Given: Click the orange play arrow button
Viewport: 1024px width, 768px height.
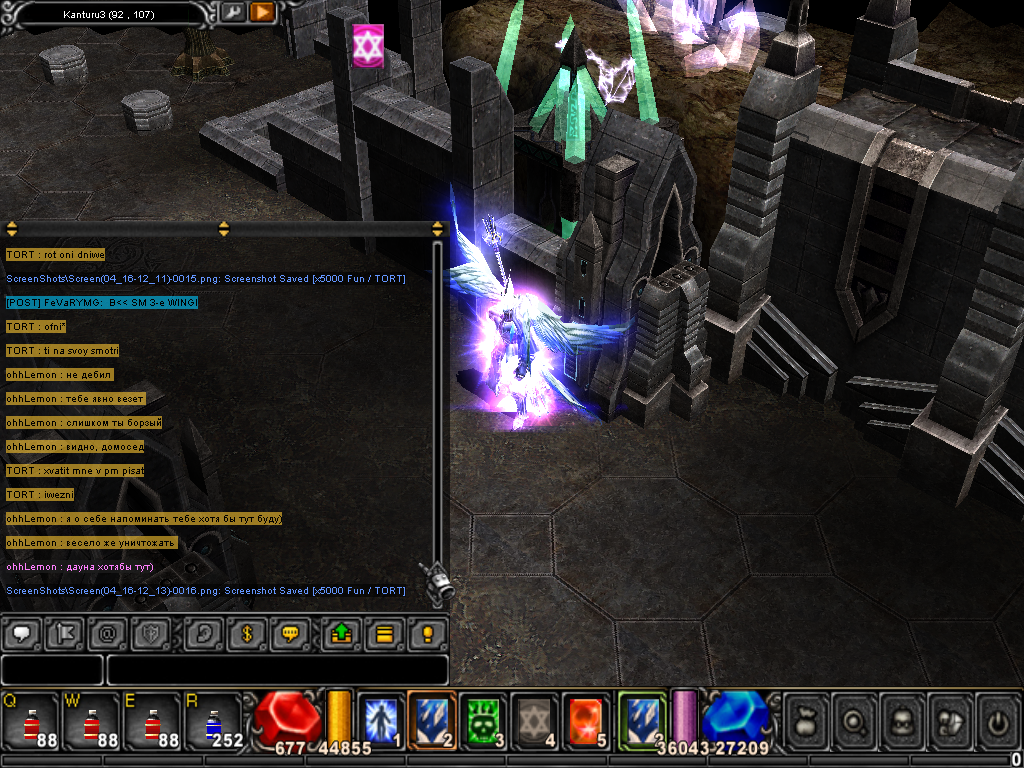Looking at the screenshot, I should pos(262,12).
